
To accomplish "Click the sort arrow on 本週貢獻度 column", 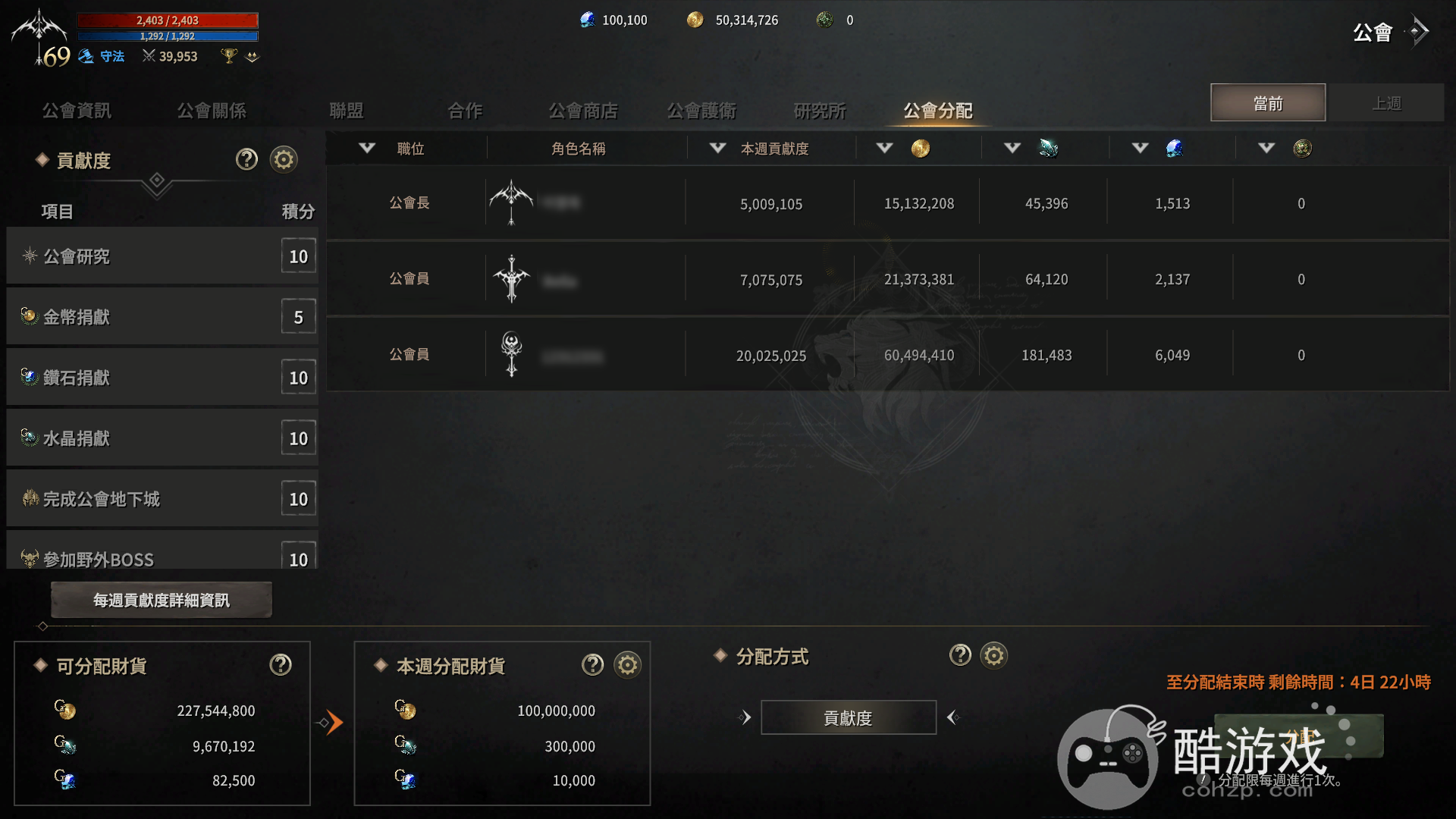I will coord(717,148).
